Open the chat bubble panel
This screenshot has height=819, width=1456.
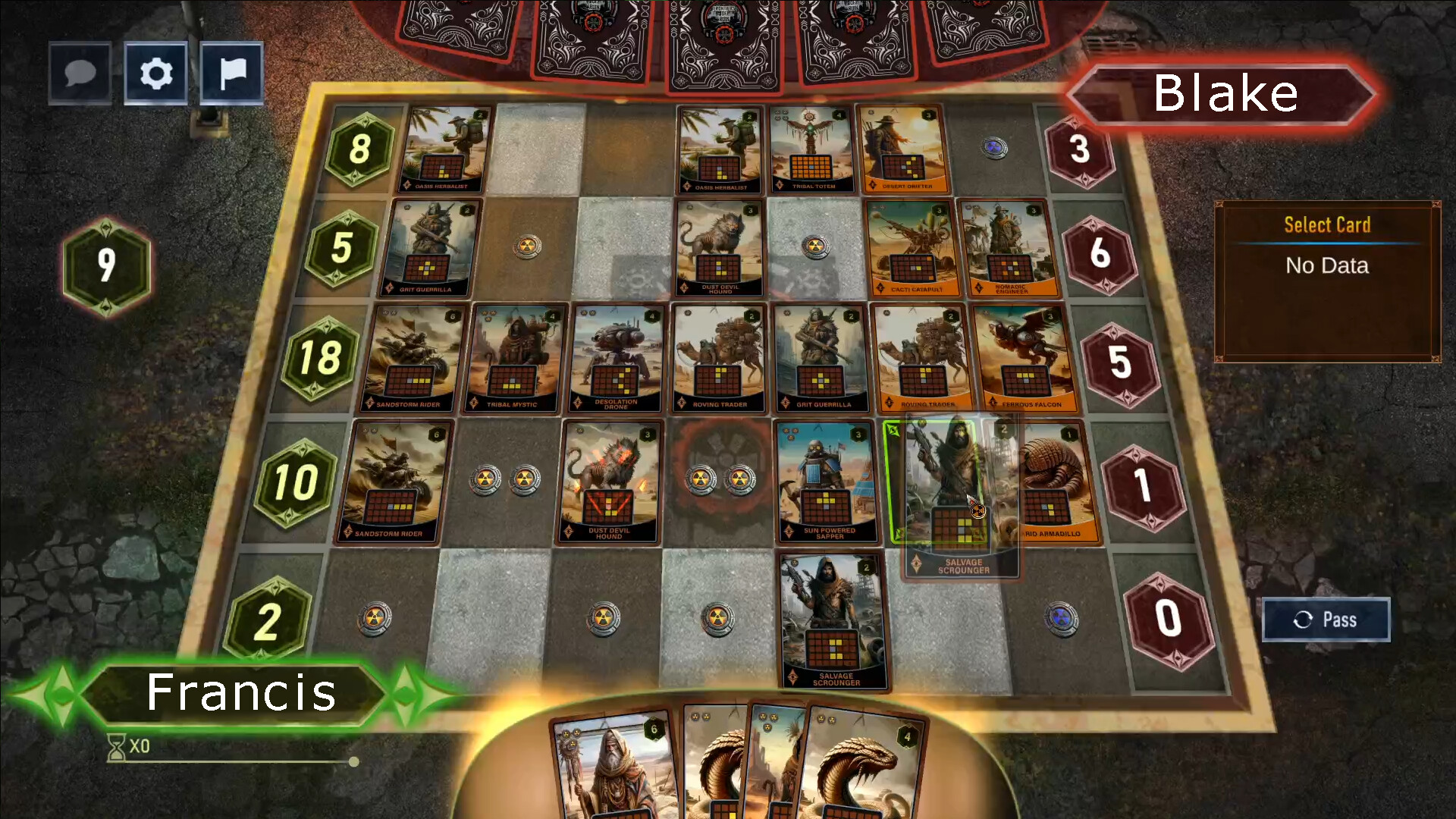click(79, 73)
